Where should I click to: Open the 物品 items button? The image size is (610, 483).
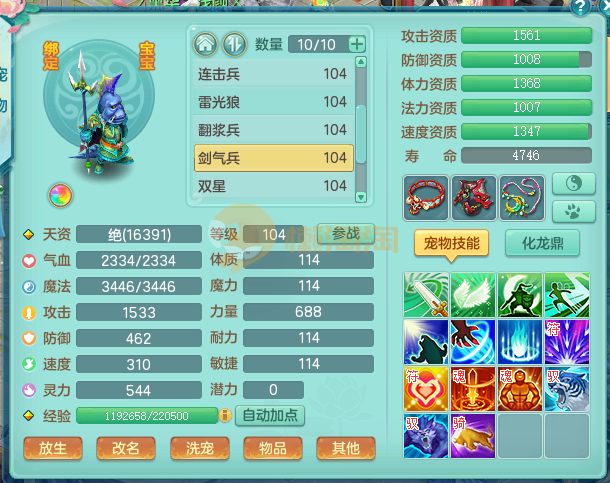[x=273, y=449]
